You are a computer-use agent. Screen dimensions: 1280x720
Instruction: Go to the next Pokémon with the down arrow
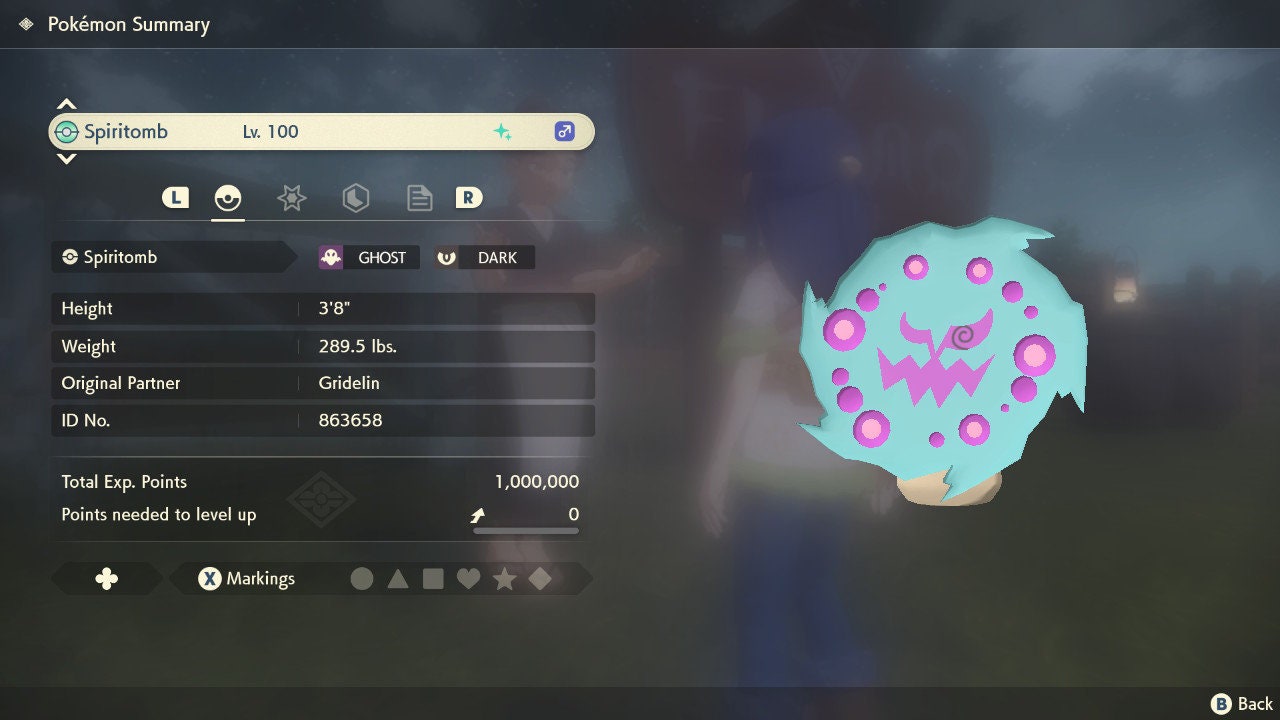click(x=66, y=158)
